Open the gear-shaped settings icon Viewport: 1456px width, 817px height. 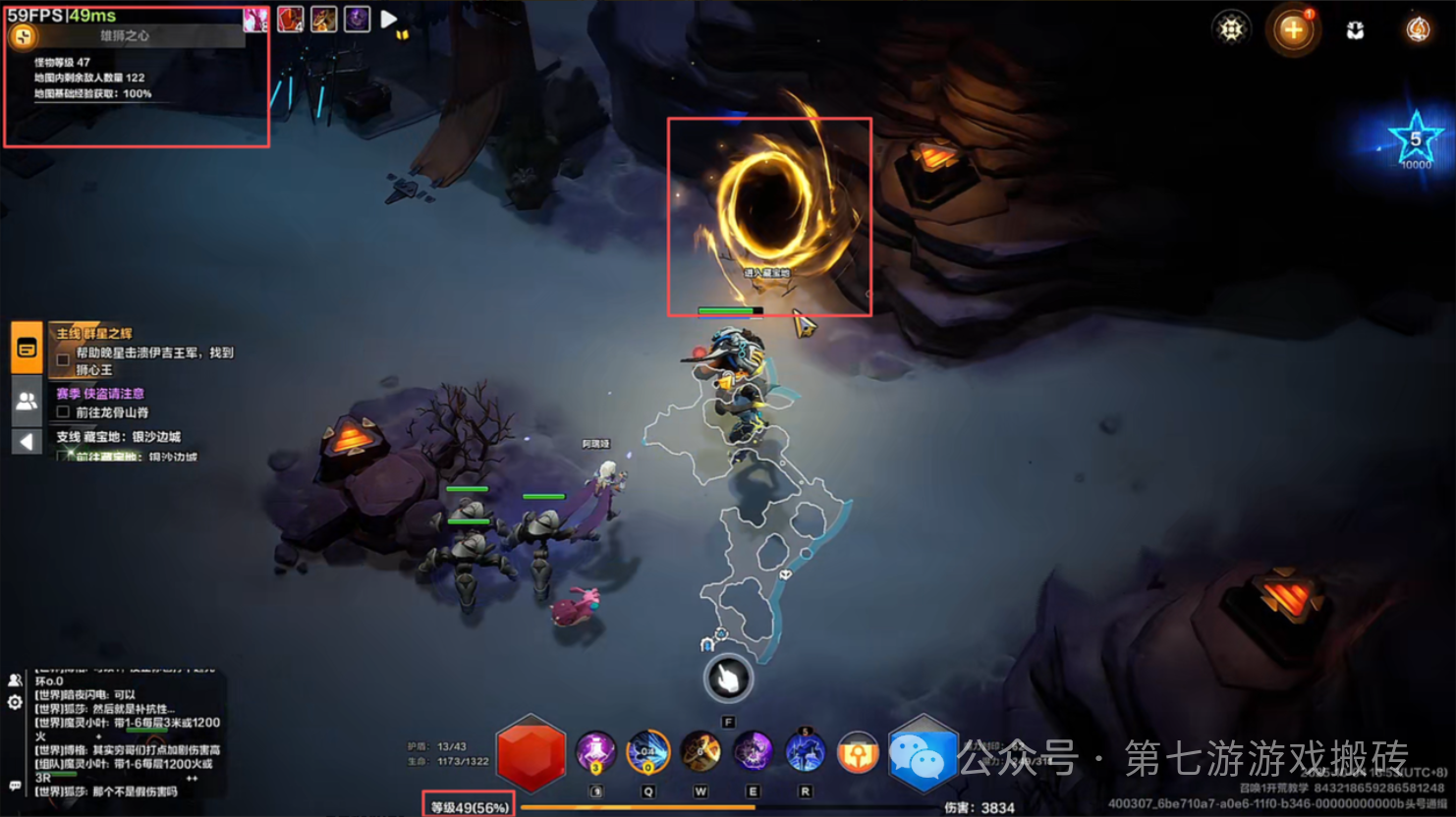1230,29
